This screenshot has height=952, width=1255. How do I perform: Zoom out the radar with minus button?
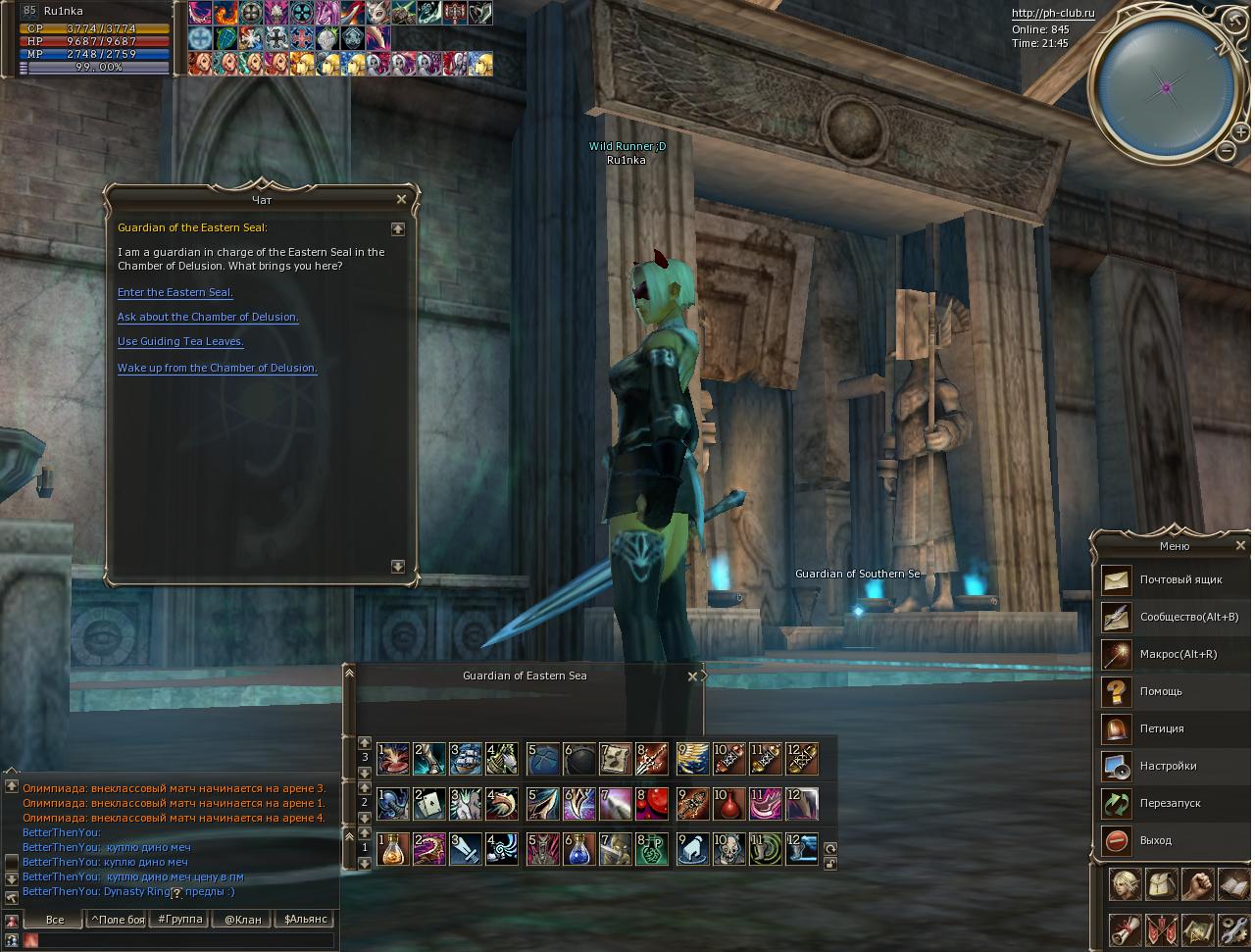[x=1227, y=150]
